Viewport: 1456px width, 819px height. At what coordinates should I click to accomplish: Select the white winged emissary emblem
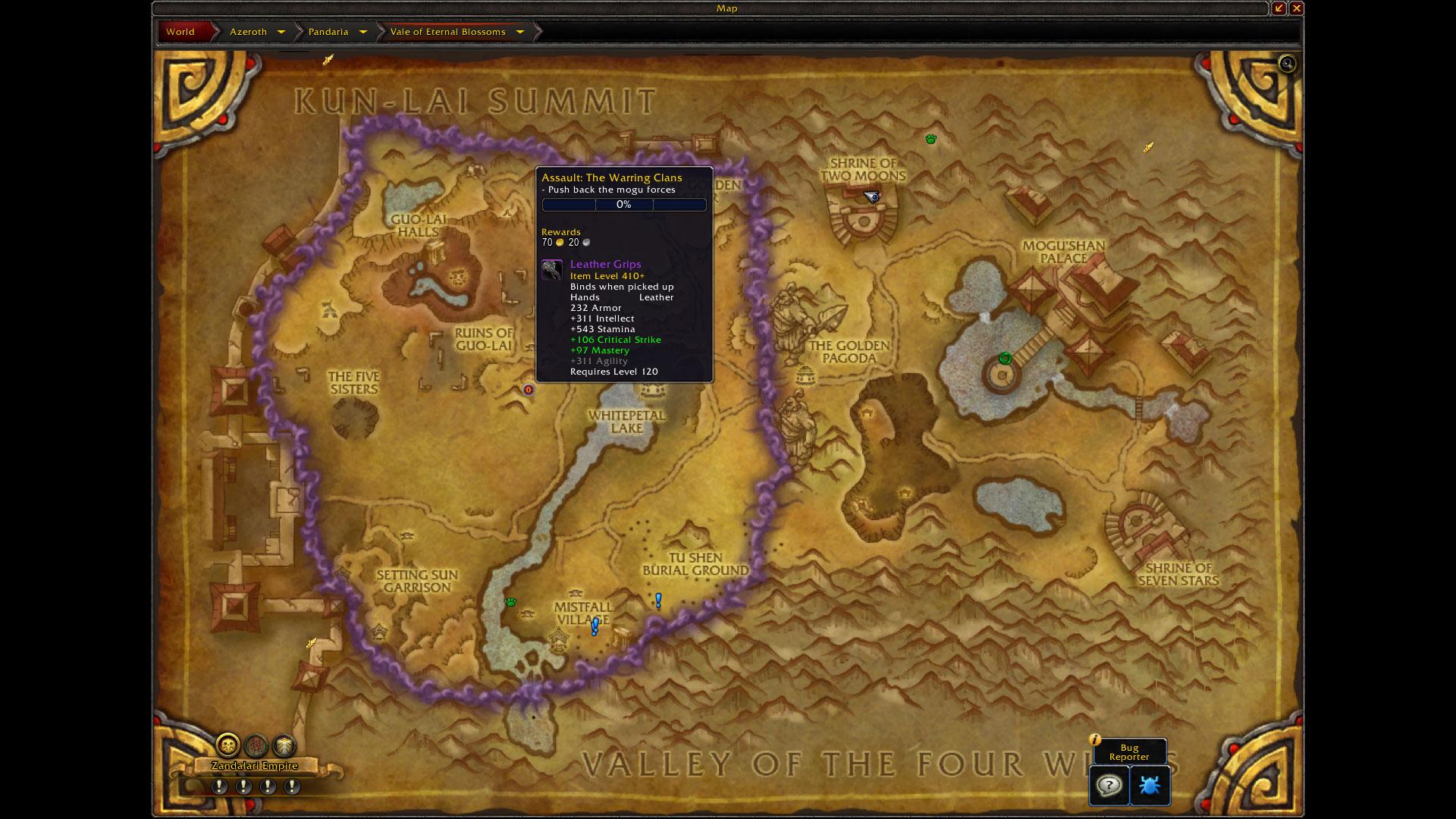point(284,745)
